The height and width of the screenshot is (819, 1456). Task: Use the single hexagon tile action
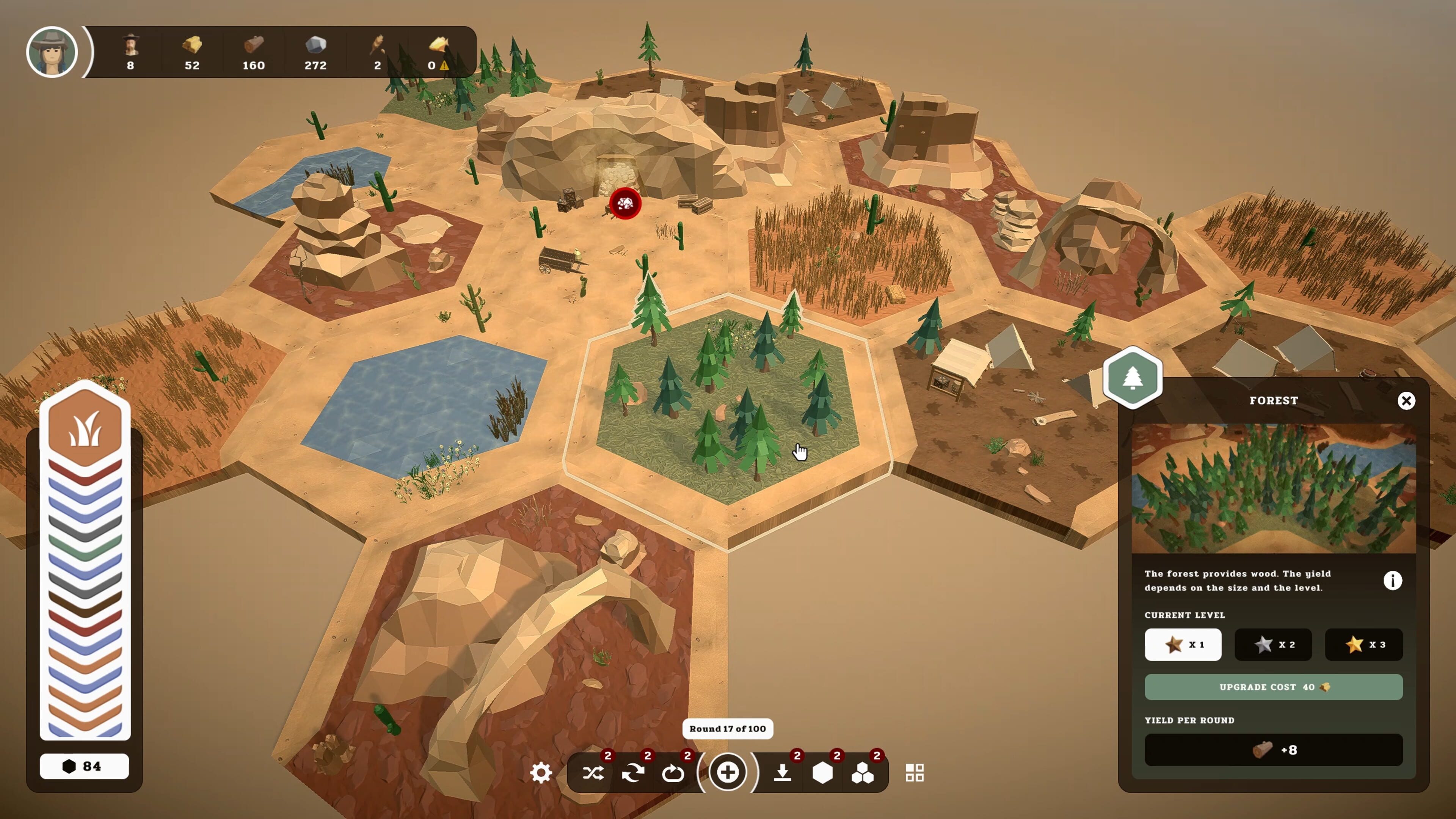(822, 773)
